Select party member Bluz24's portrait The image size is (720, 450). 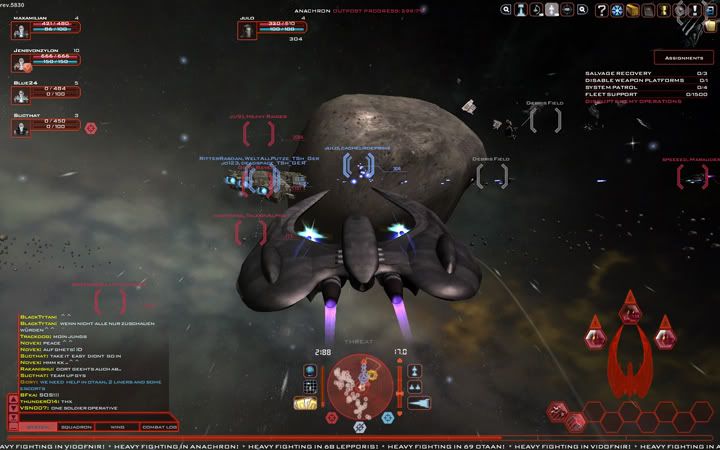tap(20, 95)
